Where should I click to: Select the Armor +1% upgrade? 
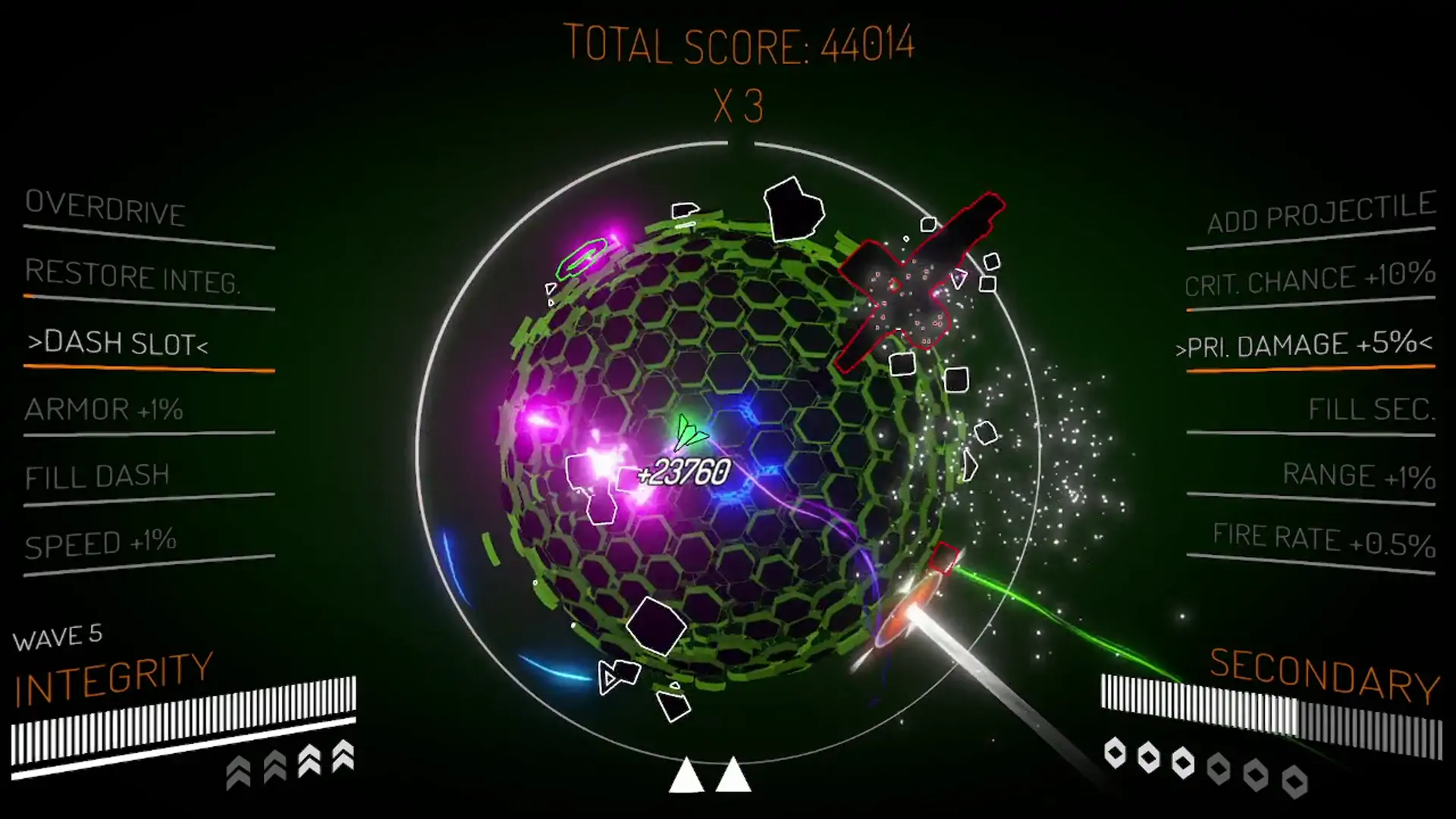(x=104, y=409)
